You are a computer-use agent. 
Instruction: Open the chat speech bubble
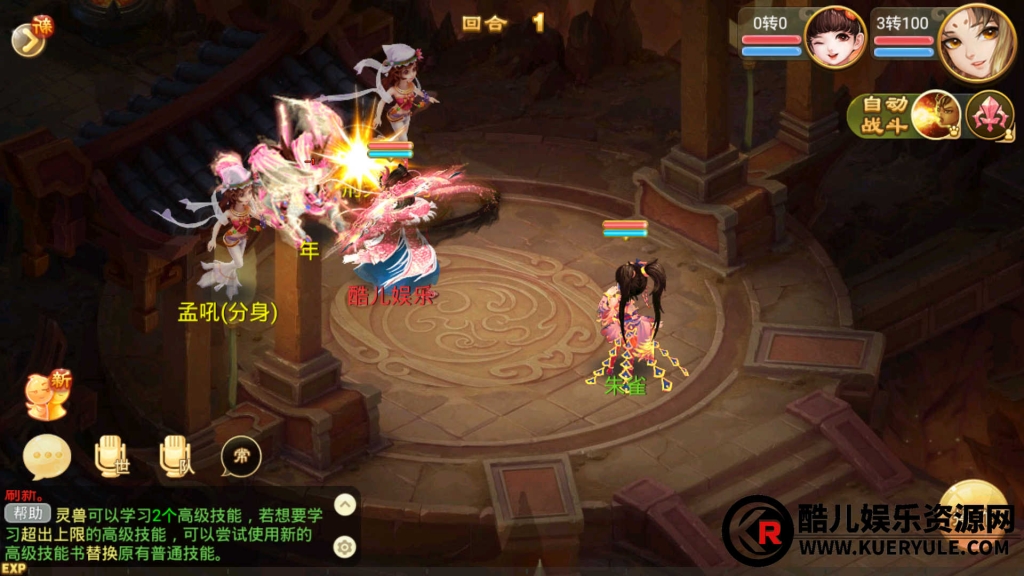coord(47,457)
